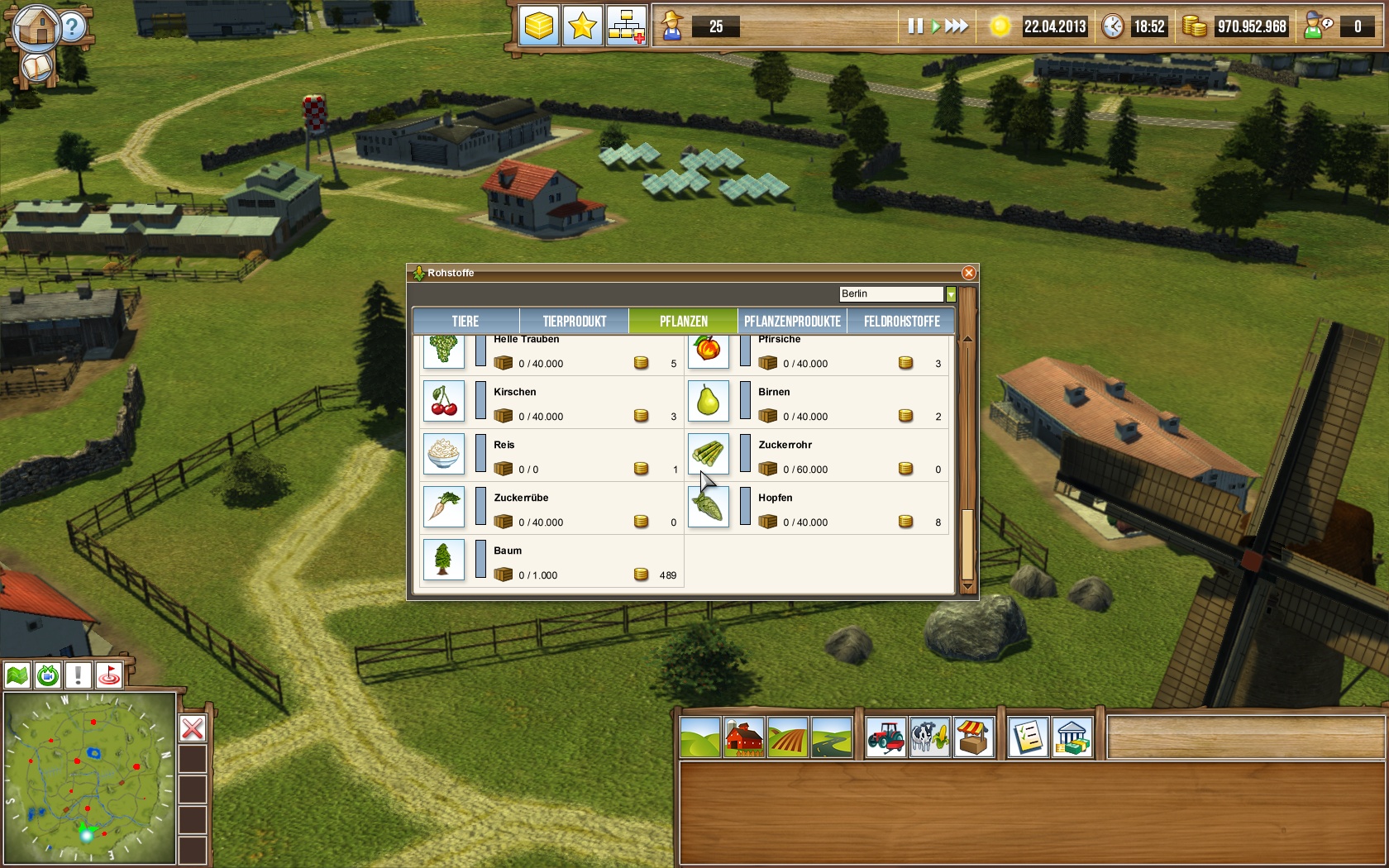The height and width of the screenshot is (868, 1389).
Task: Select the Baum tree icon
Action: [444, 560]
